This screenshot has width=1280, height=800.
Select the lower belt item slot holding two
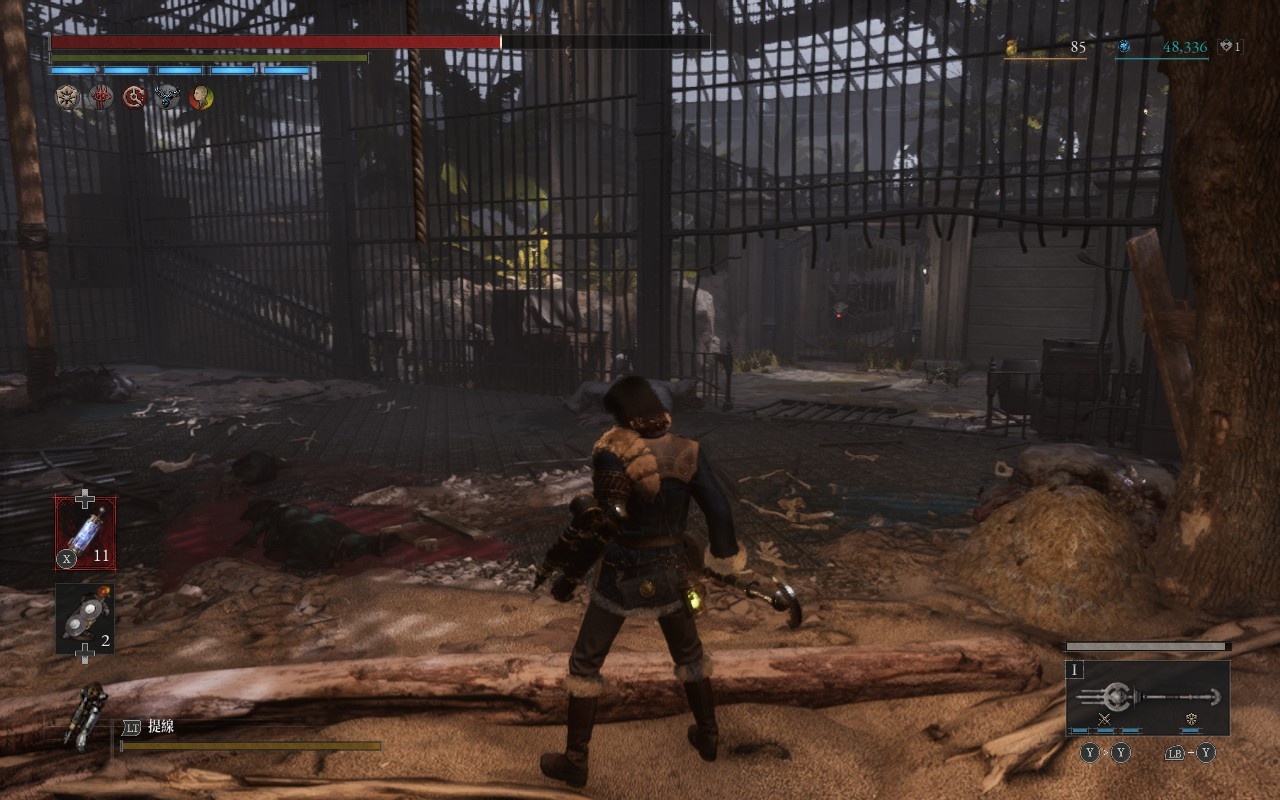pyautogui.click(x=85, y=619)
